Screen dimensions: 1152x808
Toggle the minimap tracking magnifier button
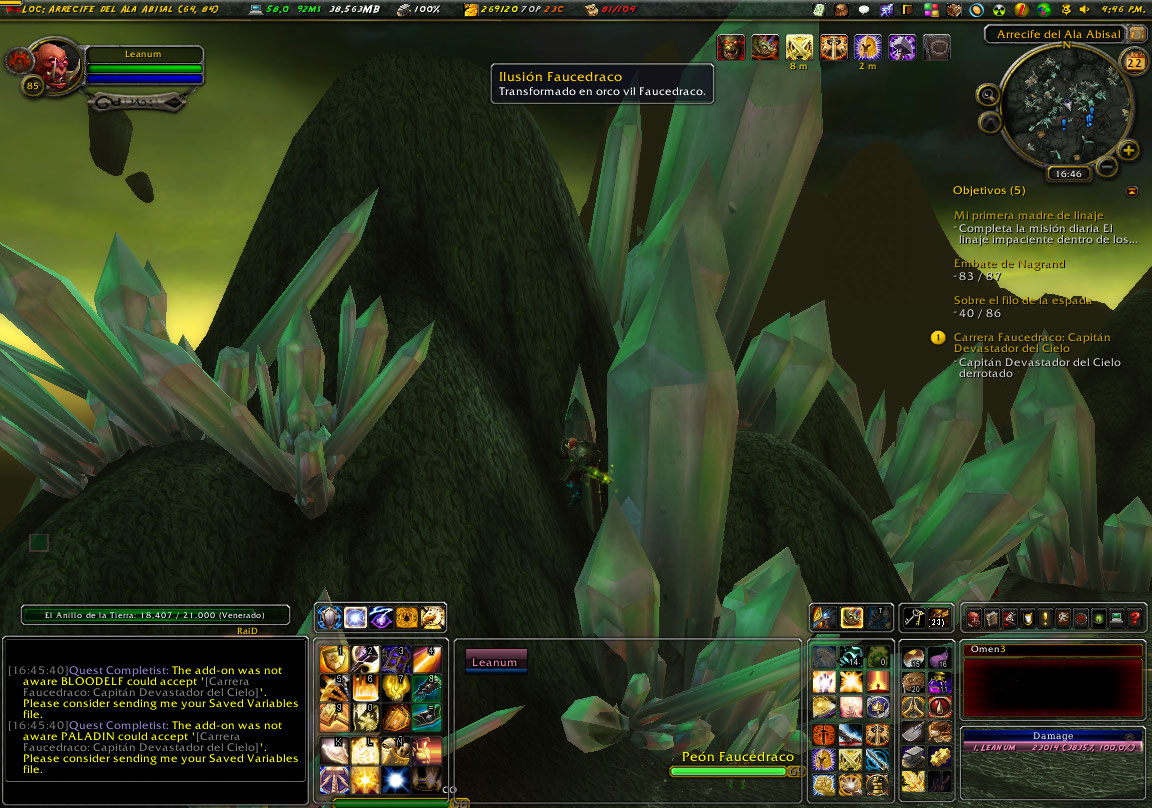tap(988, 96)
